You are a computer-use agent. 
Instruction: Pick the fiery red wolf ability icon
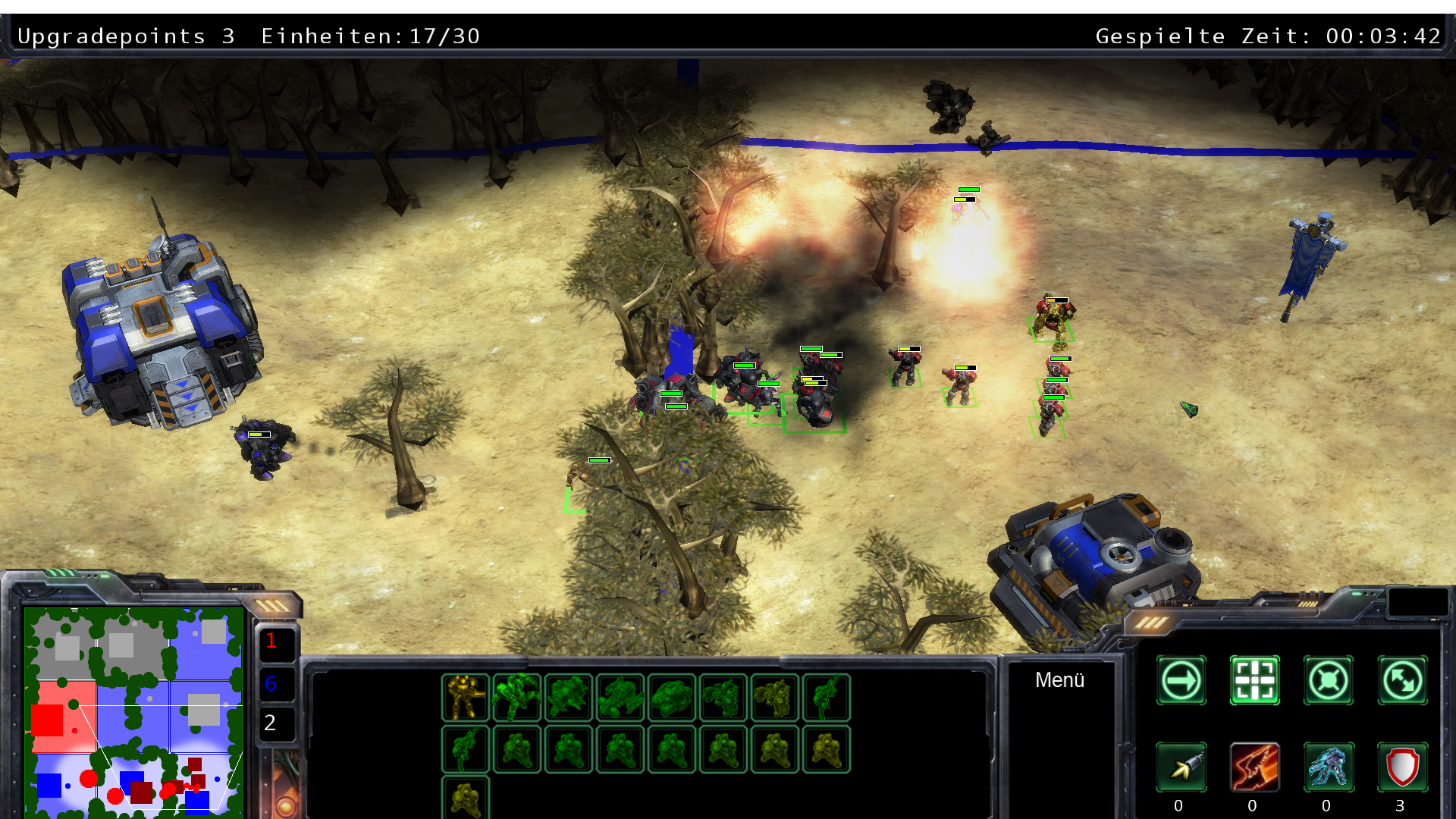coord(1254,767)
